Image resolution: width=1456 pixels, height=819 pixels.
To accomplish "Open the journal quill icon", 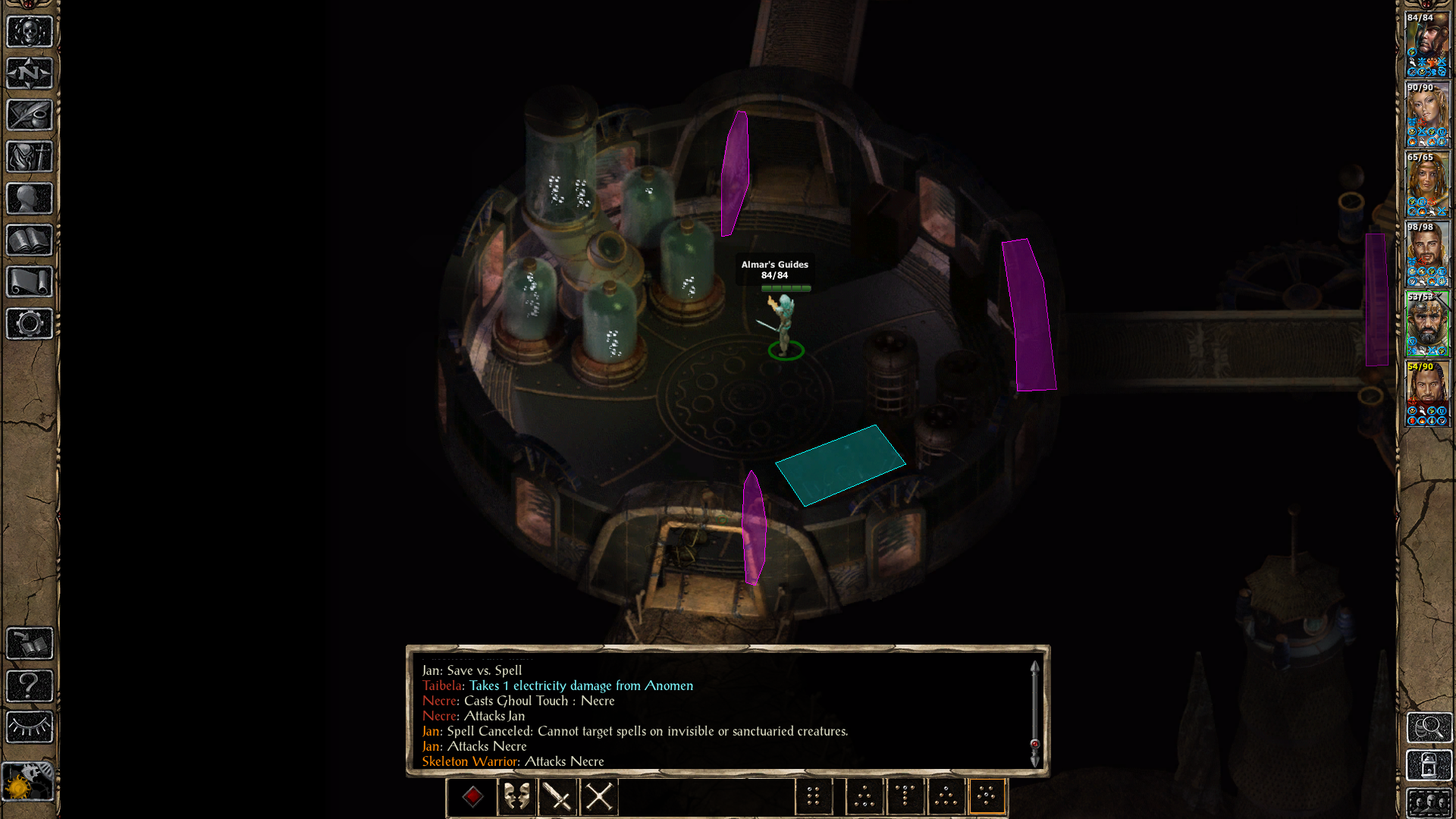I will point(28,115).
